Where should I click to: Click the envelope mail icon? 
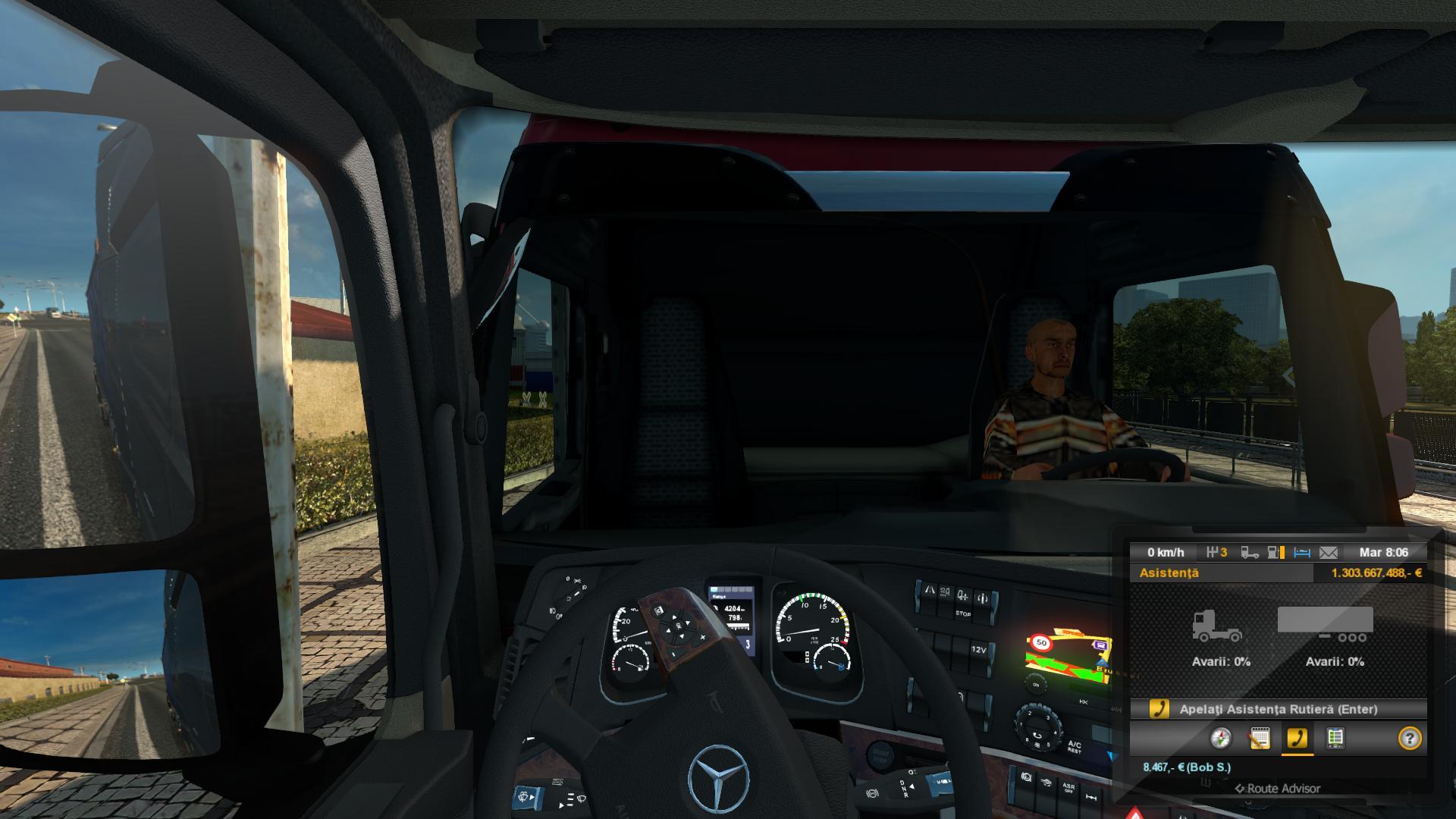(x=1329, y=553)
